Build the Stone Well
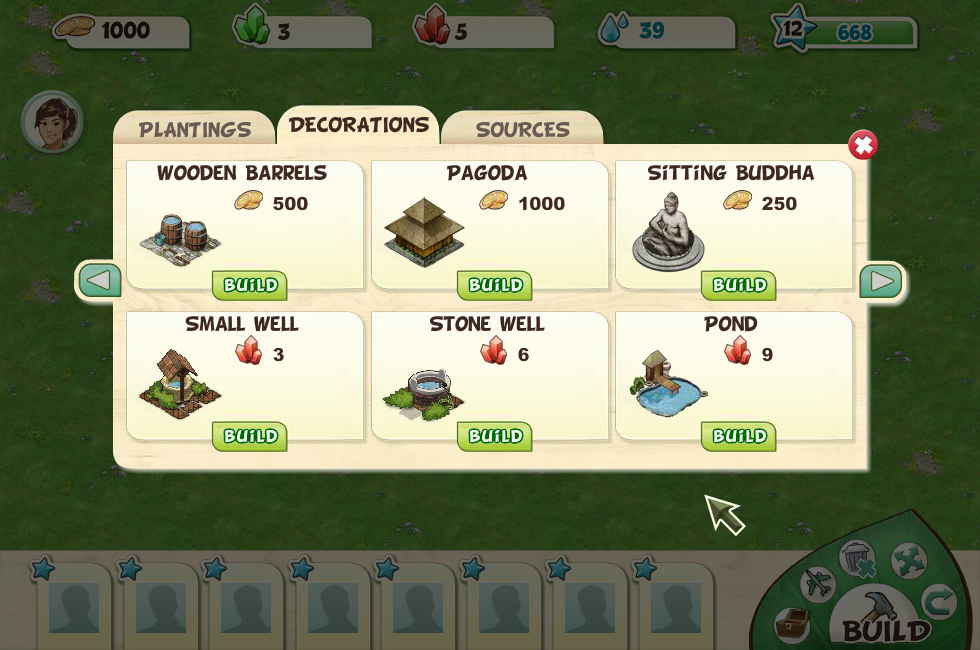 tap(494, 437)
